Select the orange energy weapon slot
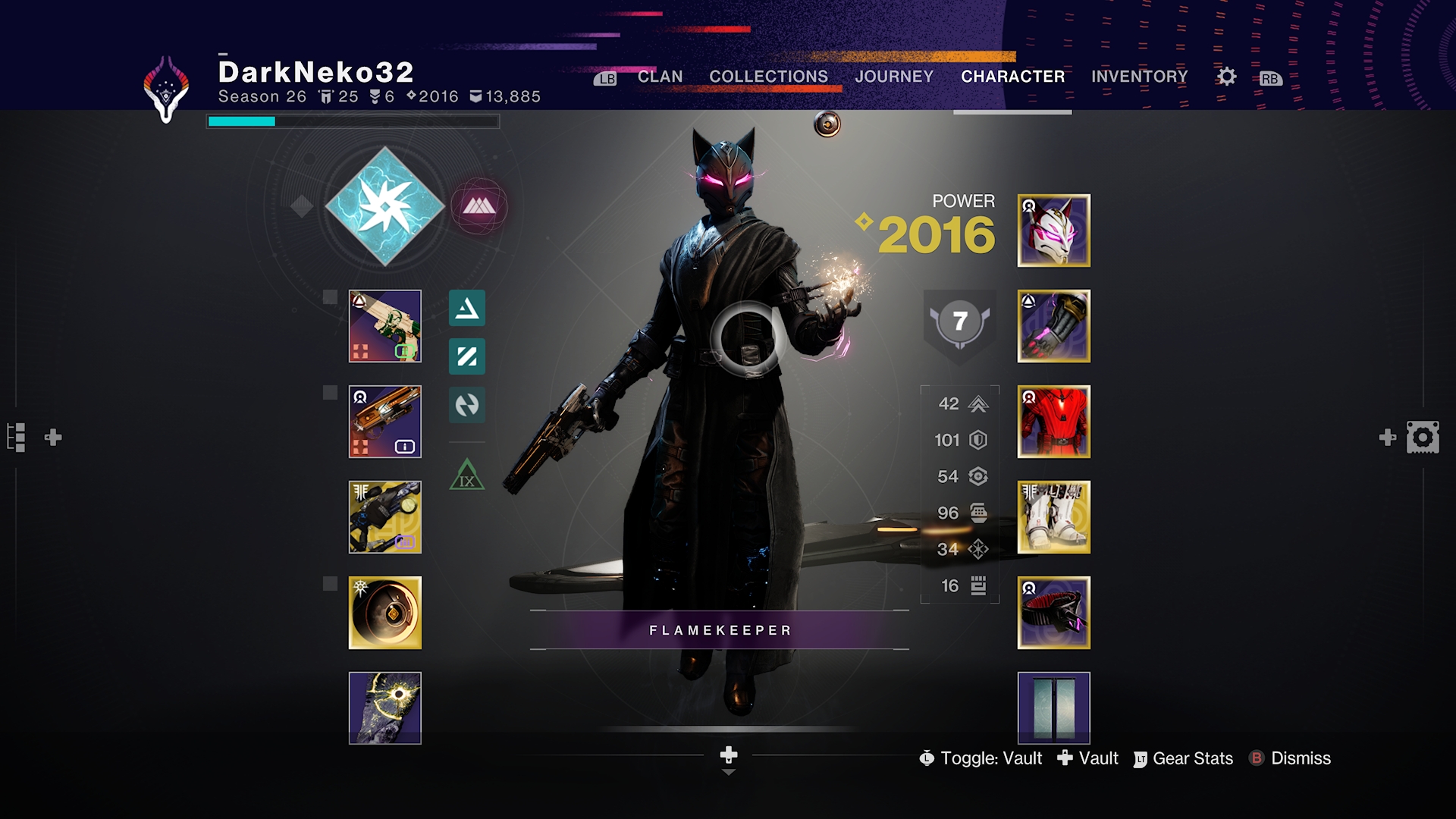This screenshot has height=819, width=1456. 385,422
